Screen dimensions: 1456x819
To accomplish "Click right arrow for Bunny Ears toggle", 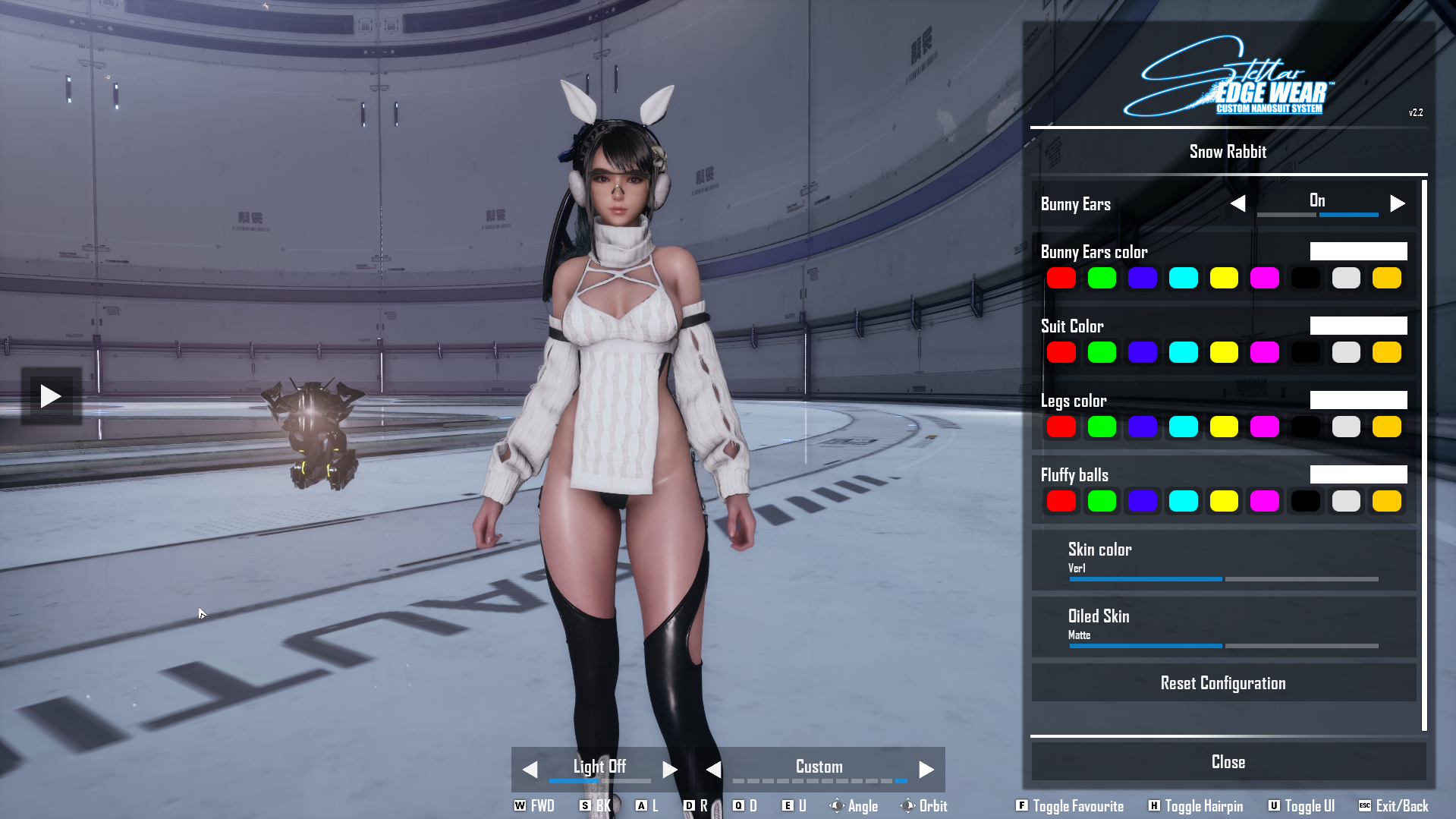I will pyautogui.click(x=1398, y=203).
